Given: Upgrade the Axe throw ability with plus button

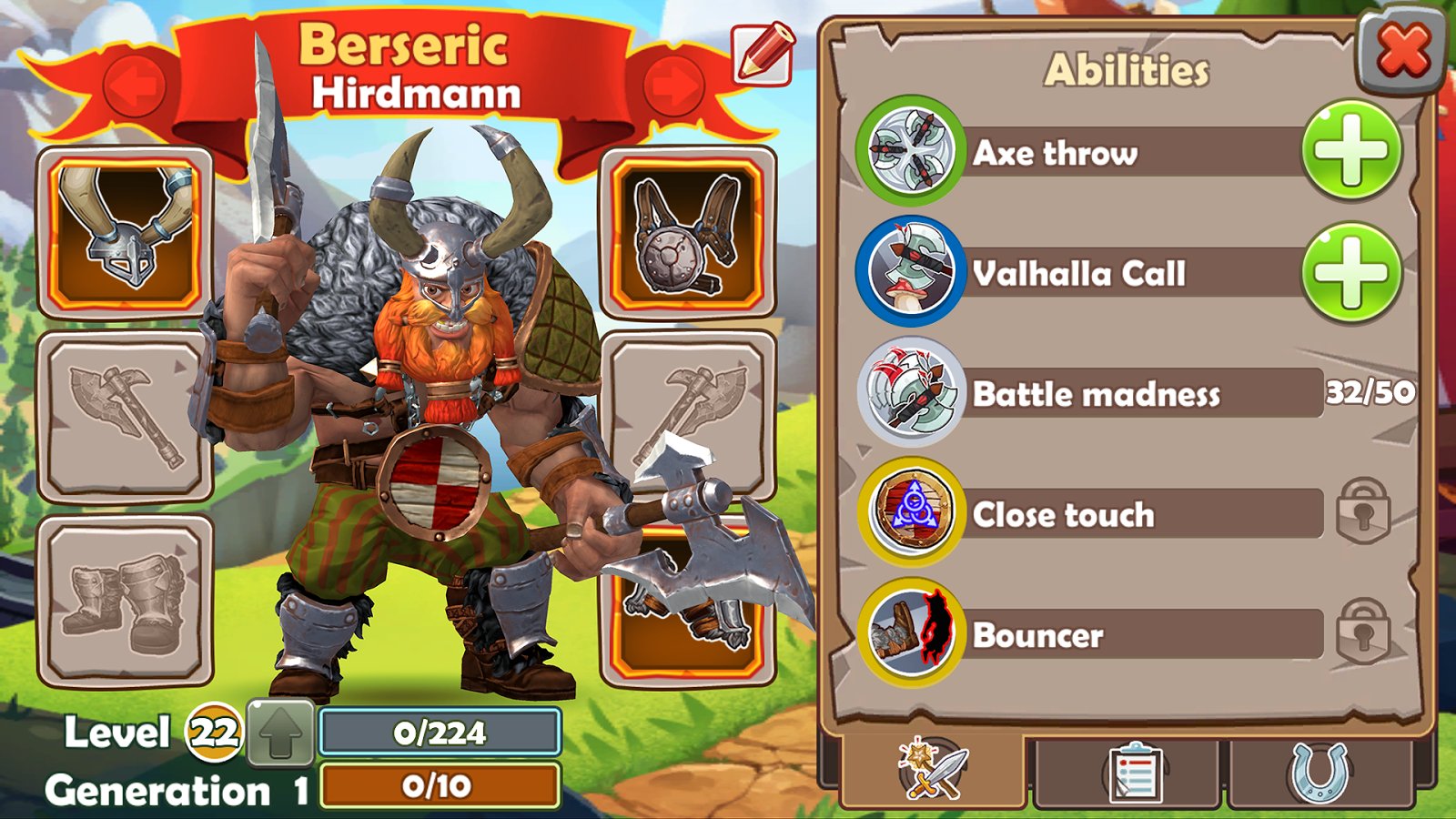Looking at the screenshot, I should (x=1351, y=151).
